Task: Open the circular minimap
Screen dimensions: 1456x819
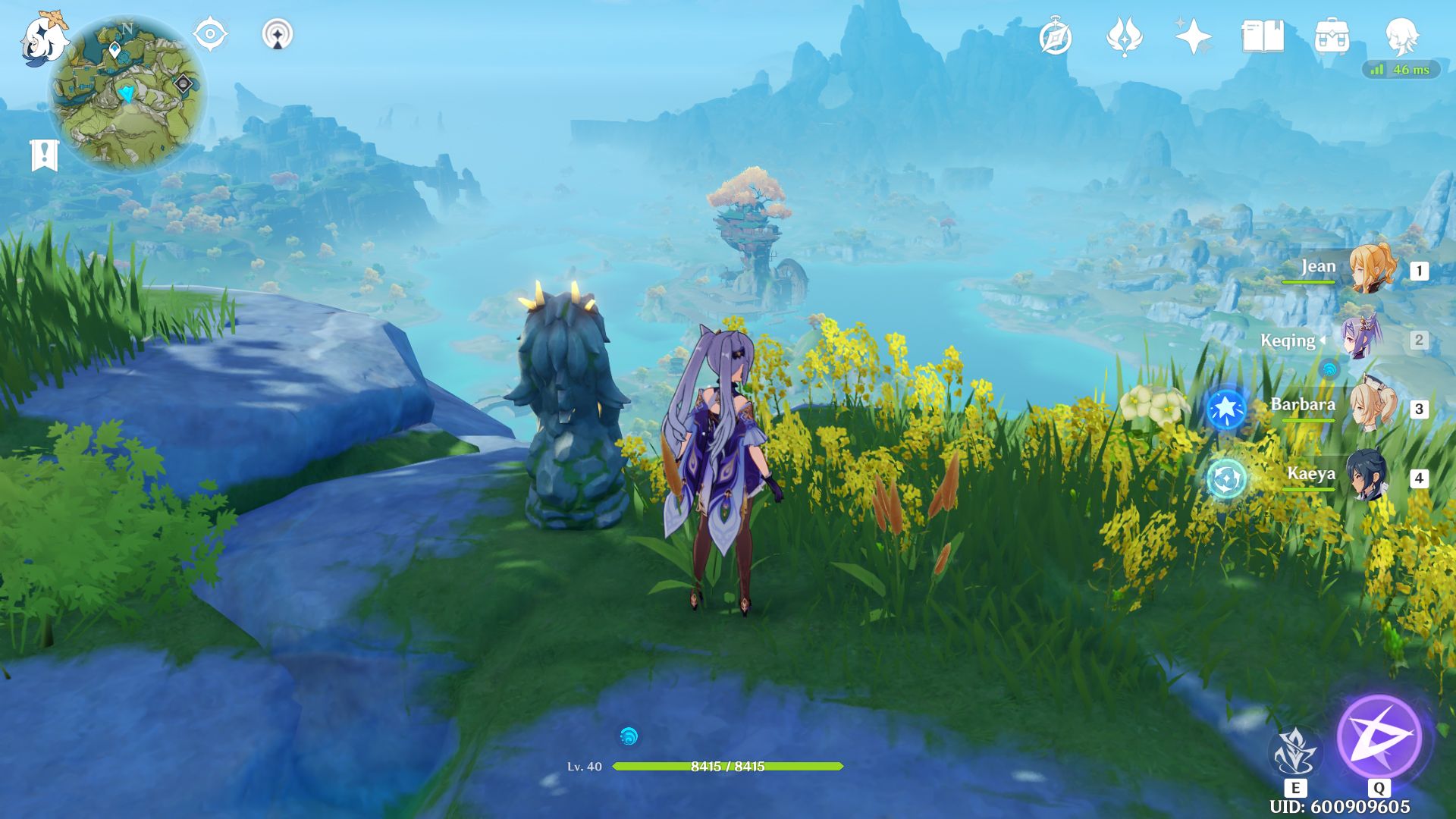Action: (x=127, y=93)
